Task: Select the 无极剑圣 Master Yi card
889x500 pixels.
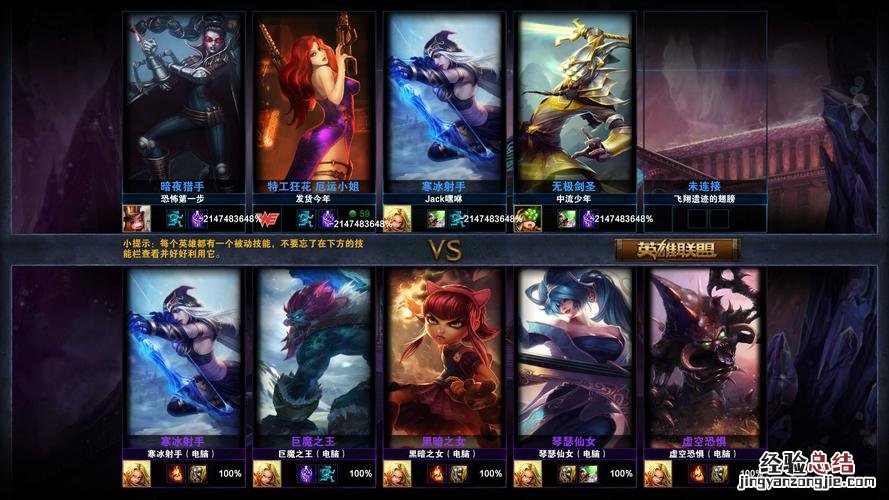Action: [574, 98]
